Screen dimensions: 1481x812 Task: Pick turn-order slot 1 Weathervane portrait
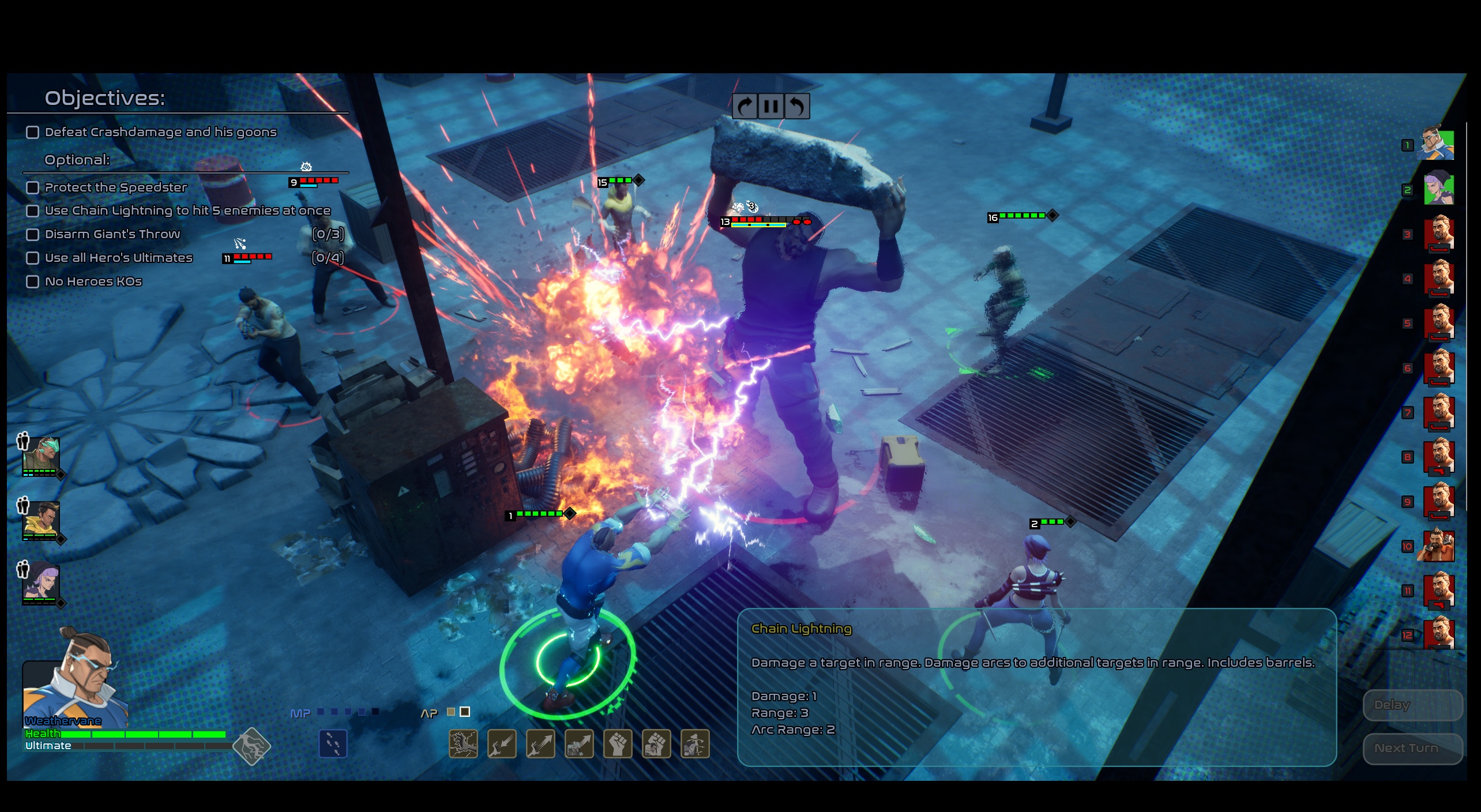point(1438,144)
